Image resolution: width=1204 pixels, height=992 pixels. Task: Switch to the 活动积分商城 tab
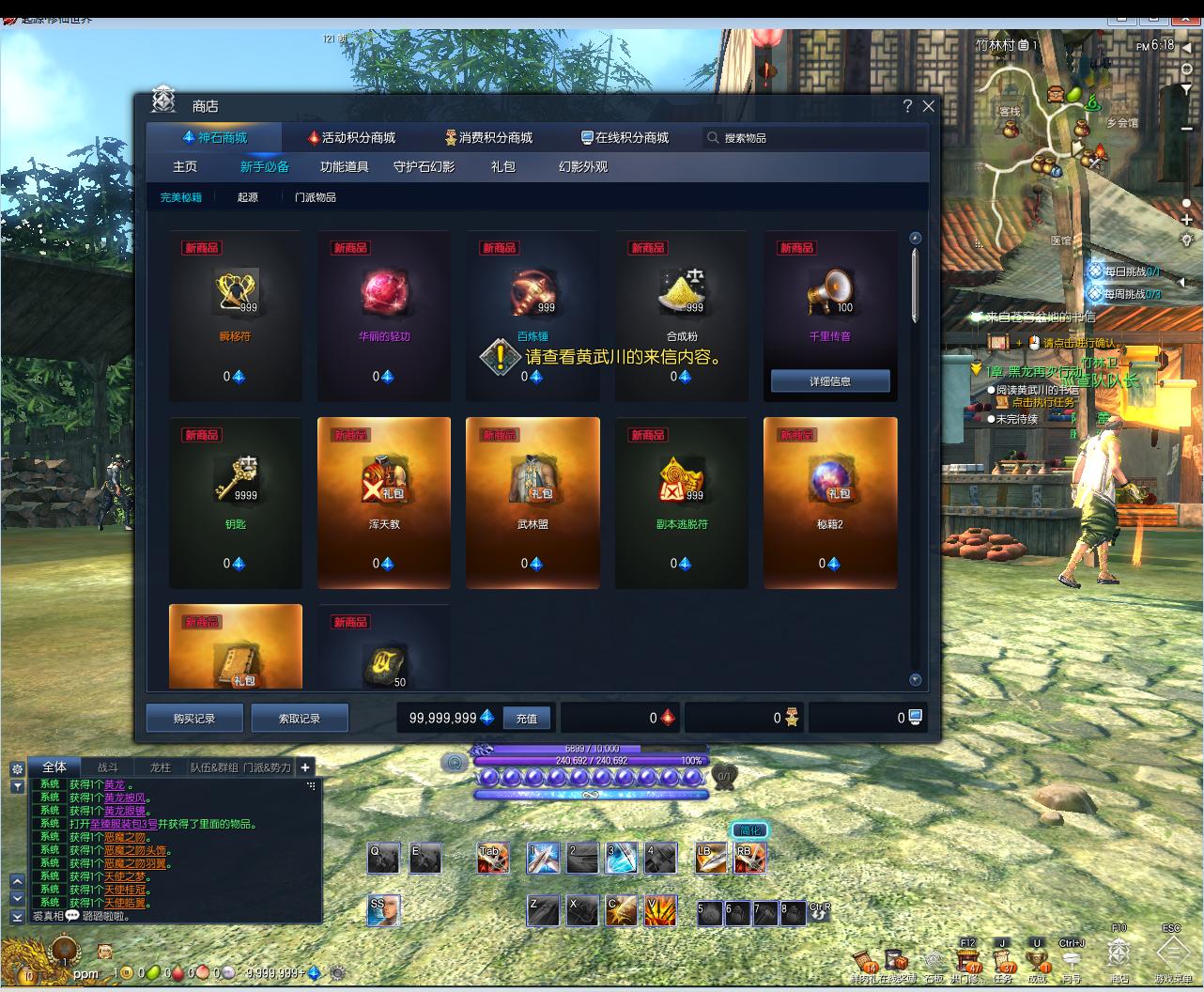352,138
